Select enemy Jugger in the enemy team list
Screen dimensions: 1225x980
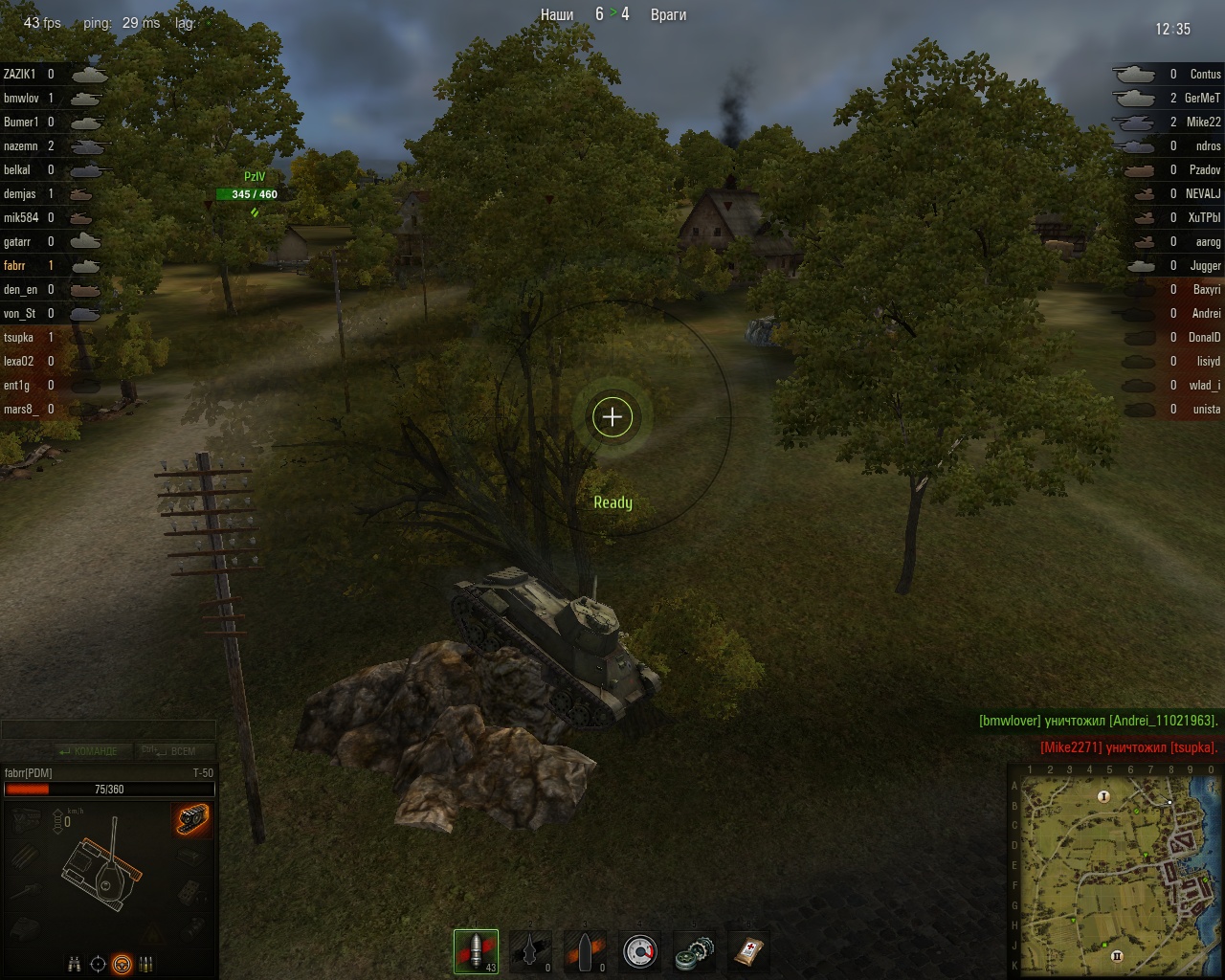tap(1205, 266)
